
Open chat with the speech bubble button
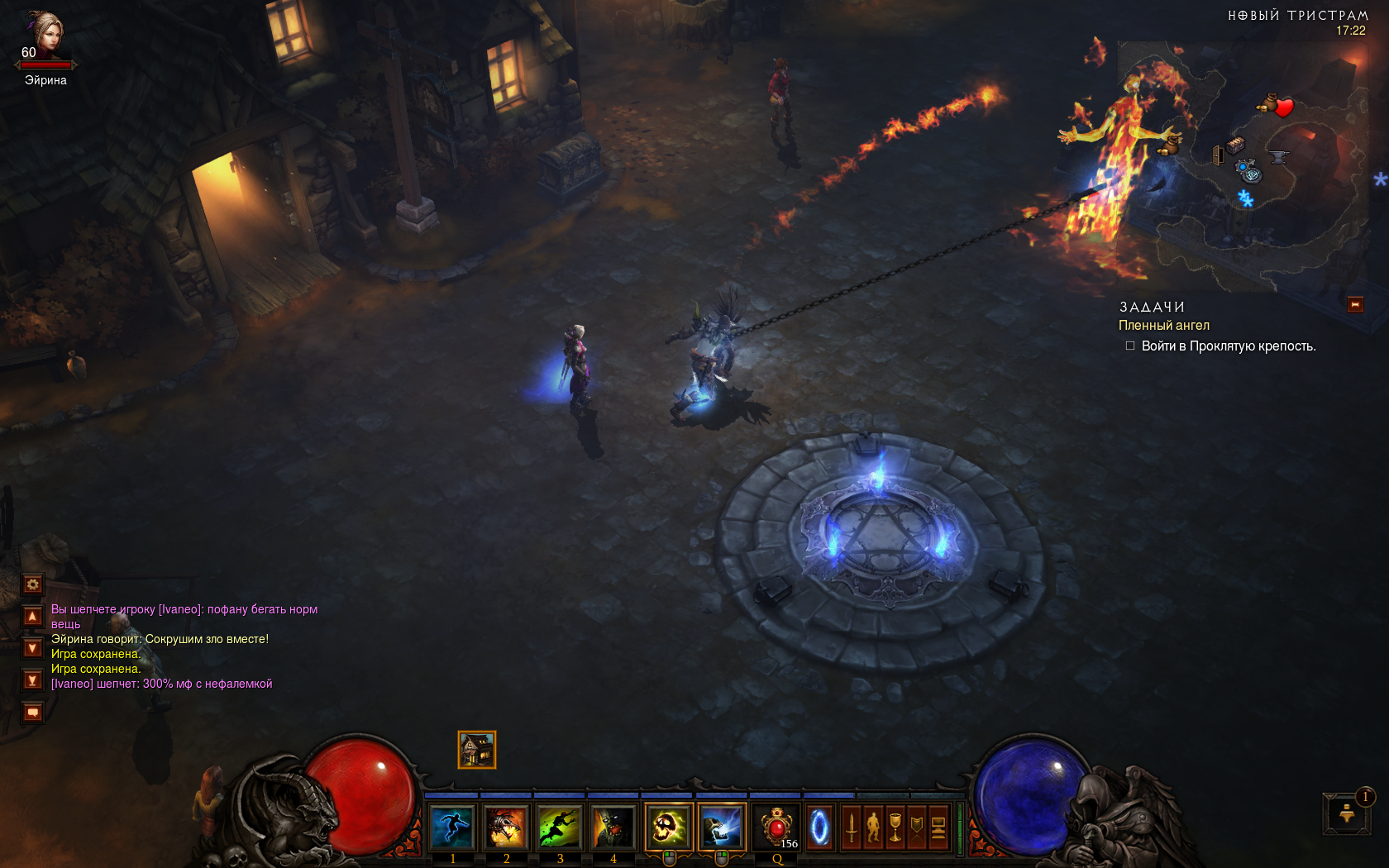pos(32,712)
